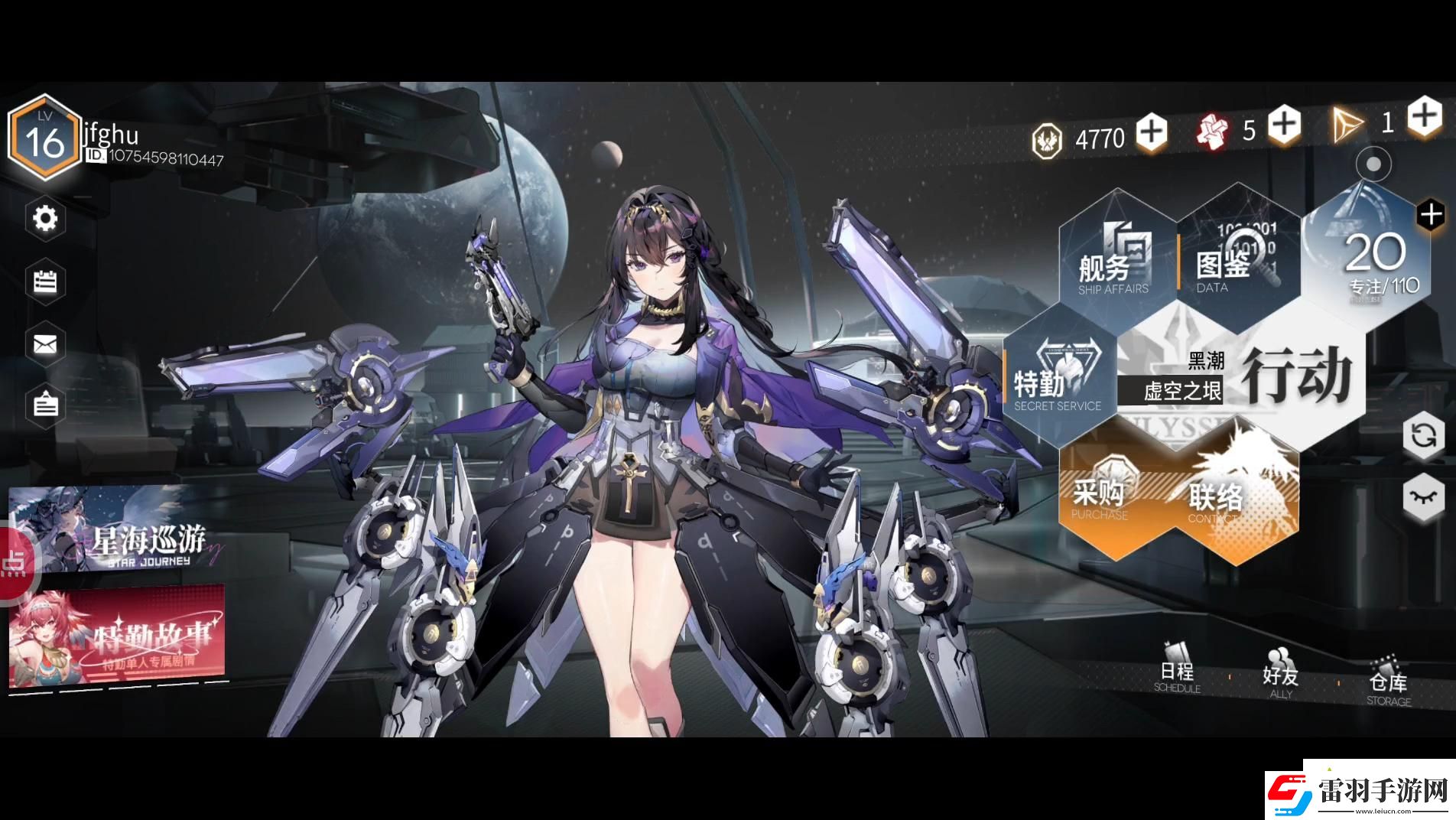Open the Ally (好友) friends icon
This screenshot has width=1456, height=820.
[x=1279, y=675]
